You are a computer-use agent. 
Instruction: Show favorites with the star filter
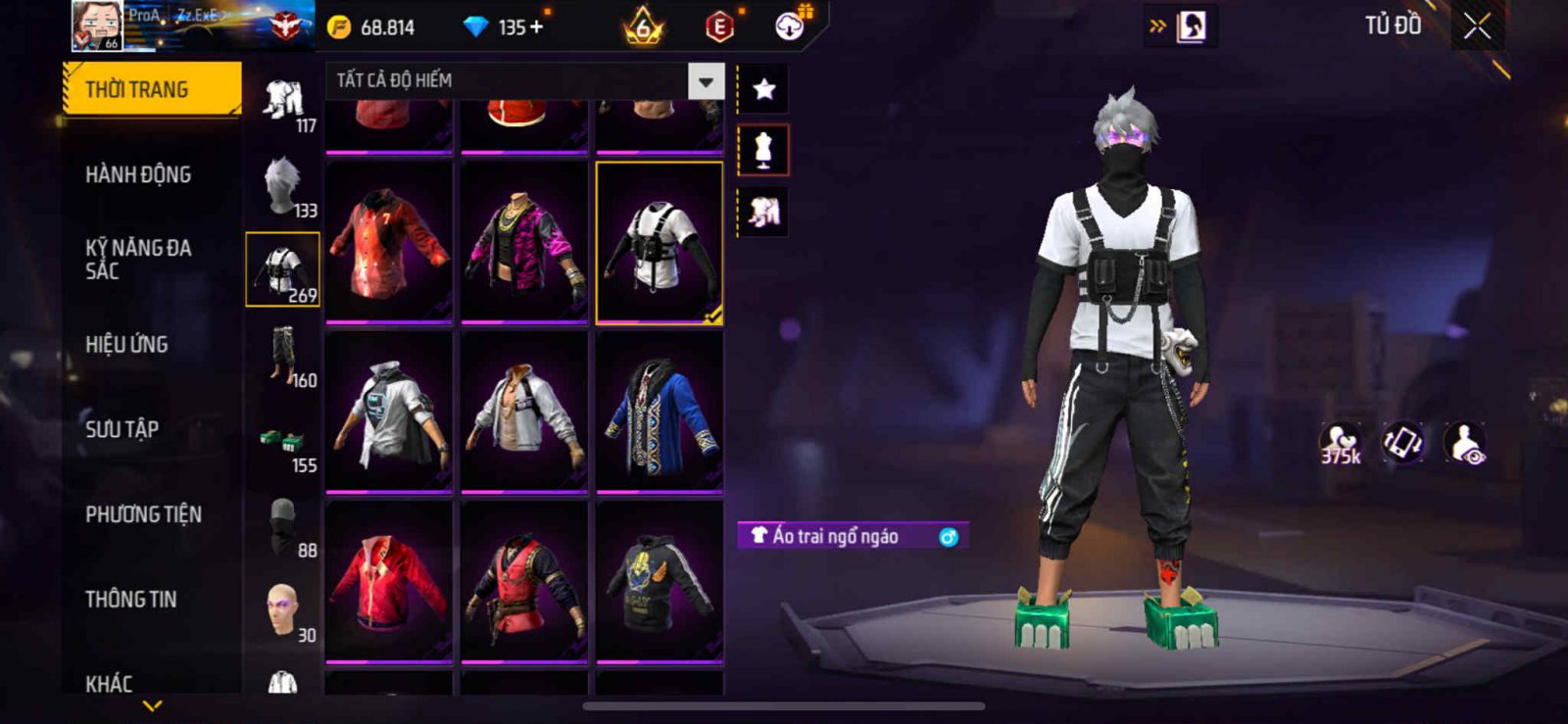coord(763,90)
